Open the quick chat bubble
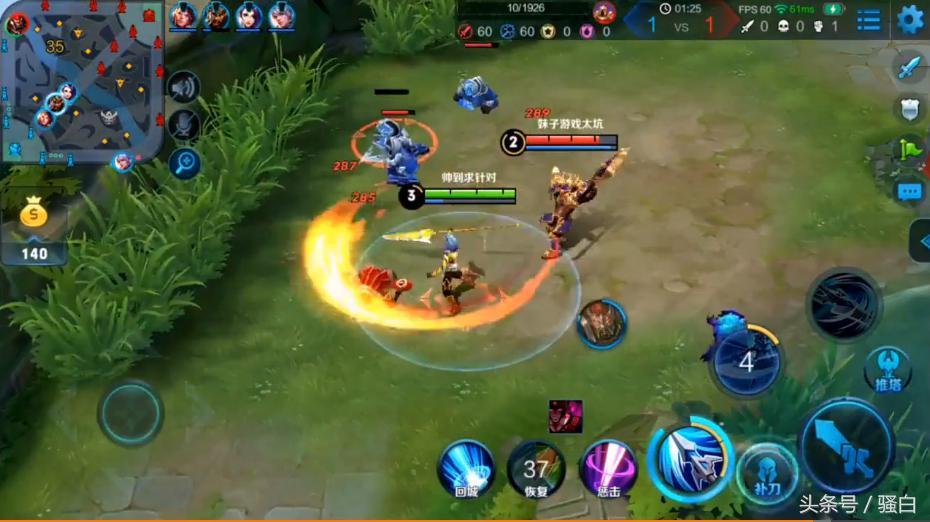Image resolution: width=930 pixels, height=522 pixels. click(908, 192)
